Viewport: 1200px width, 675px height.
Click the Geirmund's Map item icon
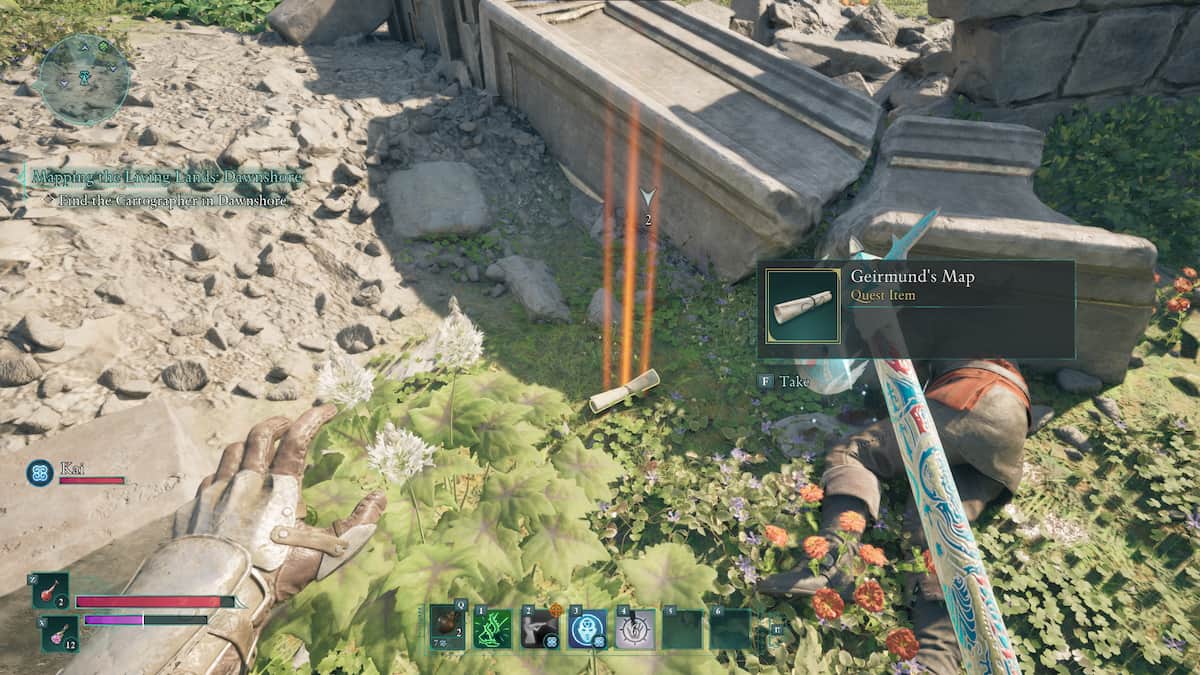coord(802,306)
